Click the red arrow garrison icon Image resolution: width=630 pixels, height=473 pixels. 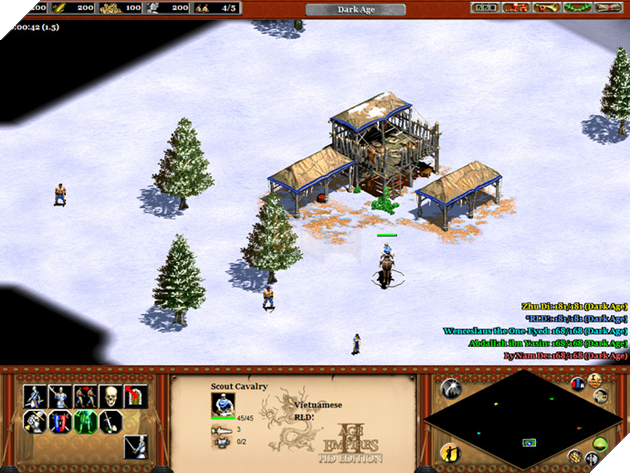[x=135, y=396]
